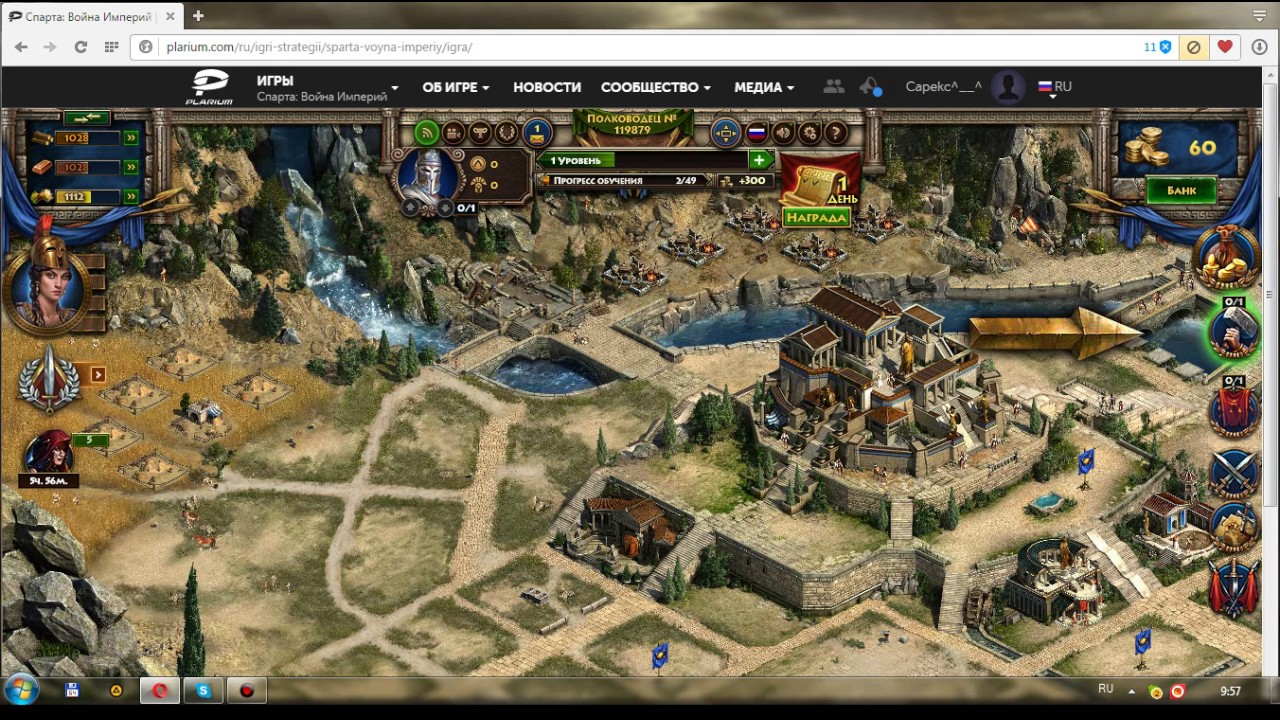Open the crossed swords battle icon
1280x720 pixels.
coord(1233,472)
